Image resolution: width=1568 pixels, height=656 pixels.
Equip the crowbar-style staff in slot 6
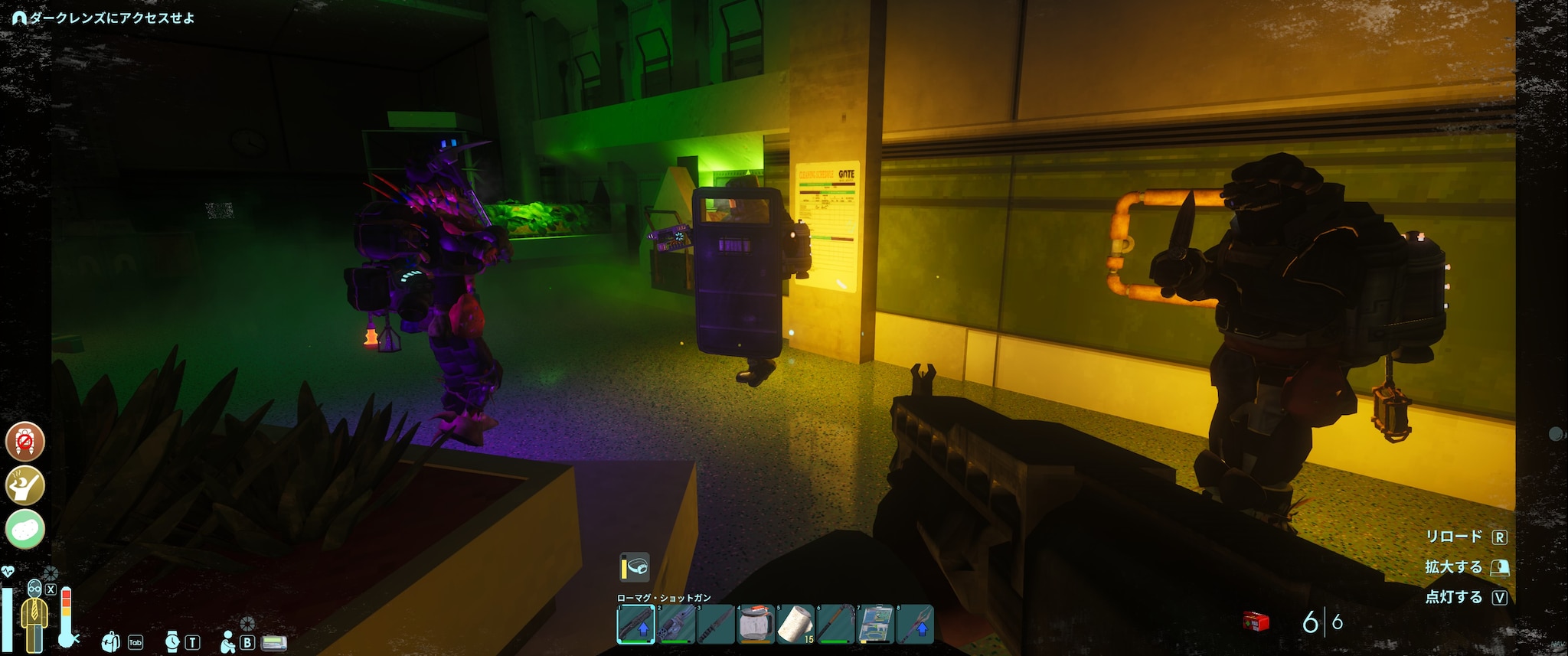click(835, 624)
